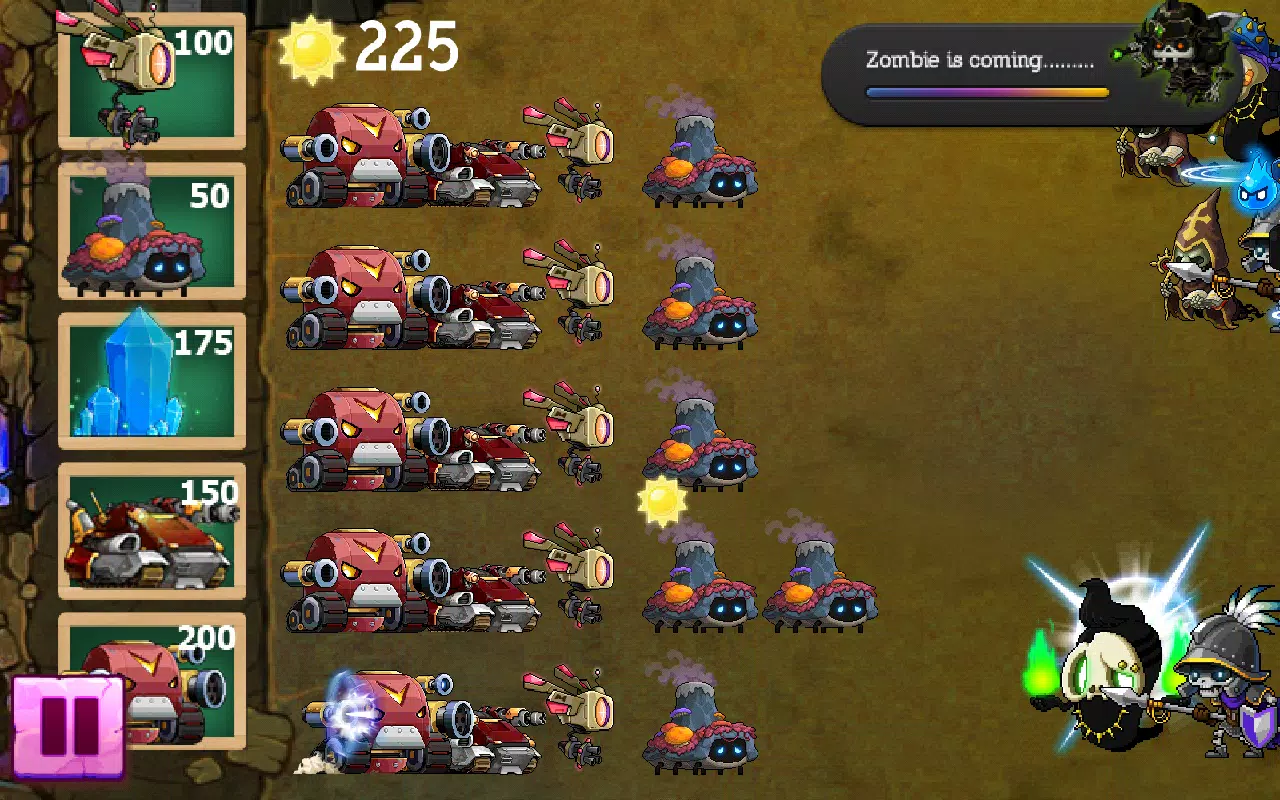1280x800 pixels.
Task: Click the skull gunner in the top-right corner
Action: point(1170,50)
